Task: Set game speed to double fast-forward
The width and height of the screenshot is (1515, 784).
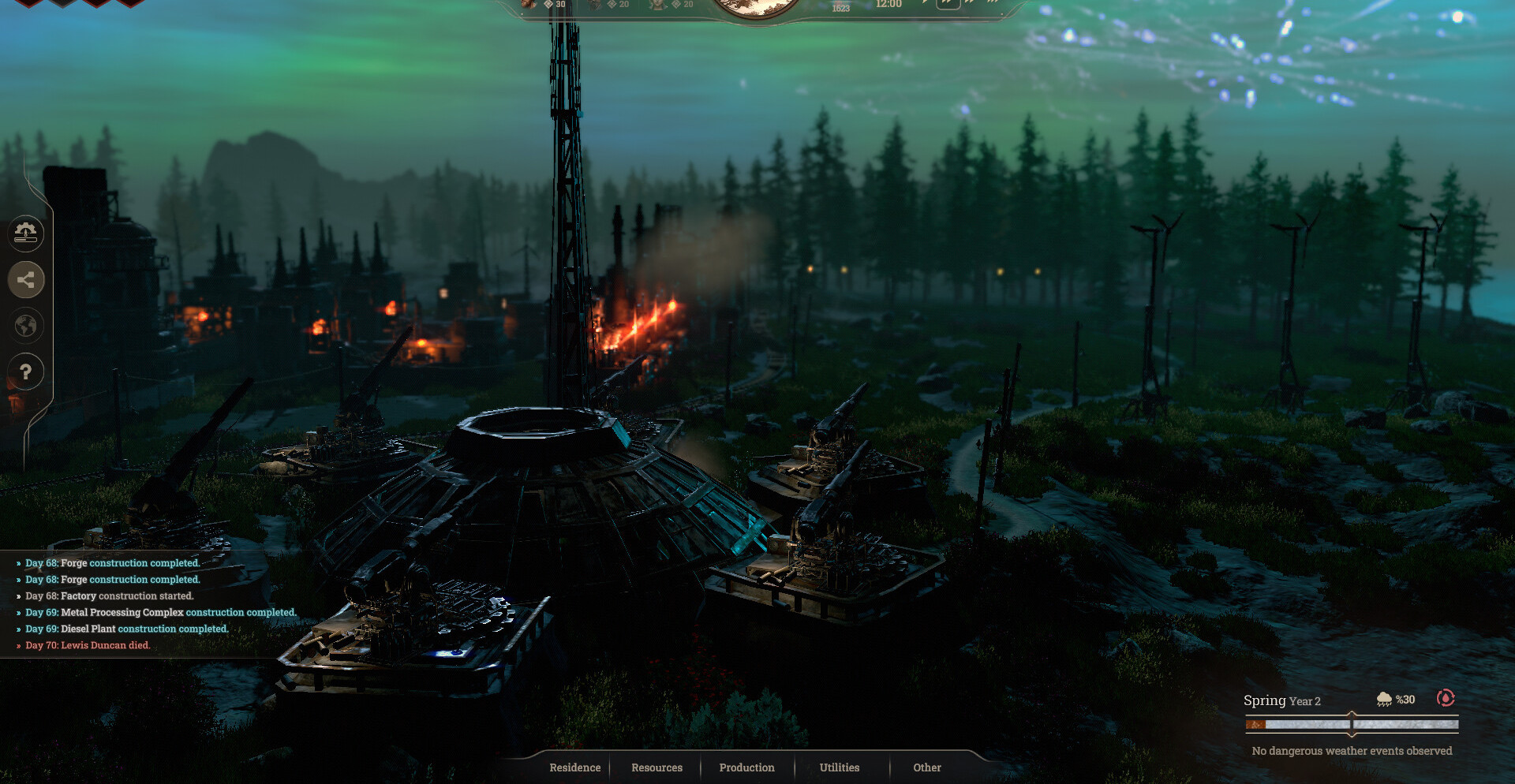Action: (x=948, y=3)
